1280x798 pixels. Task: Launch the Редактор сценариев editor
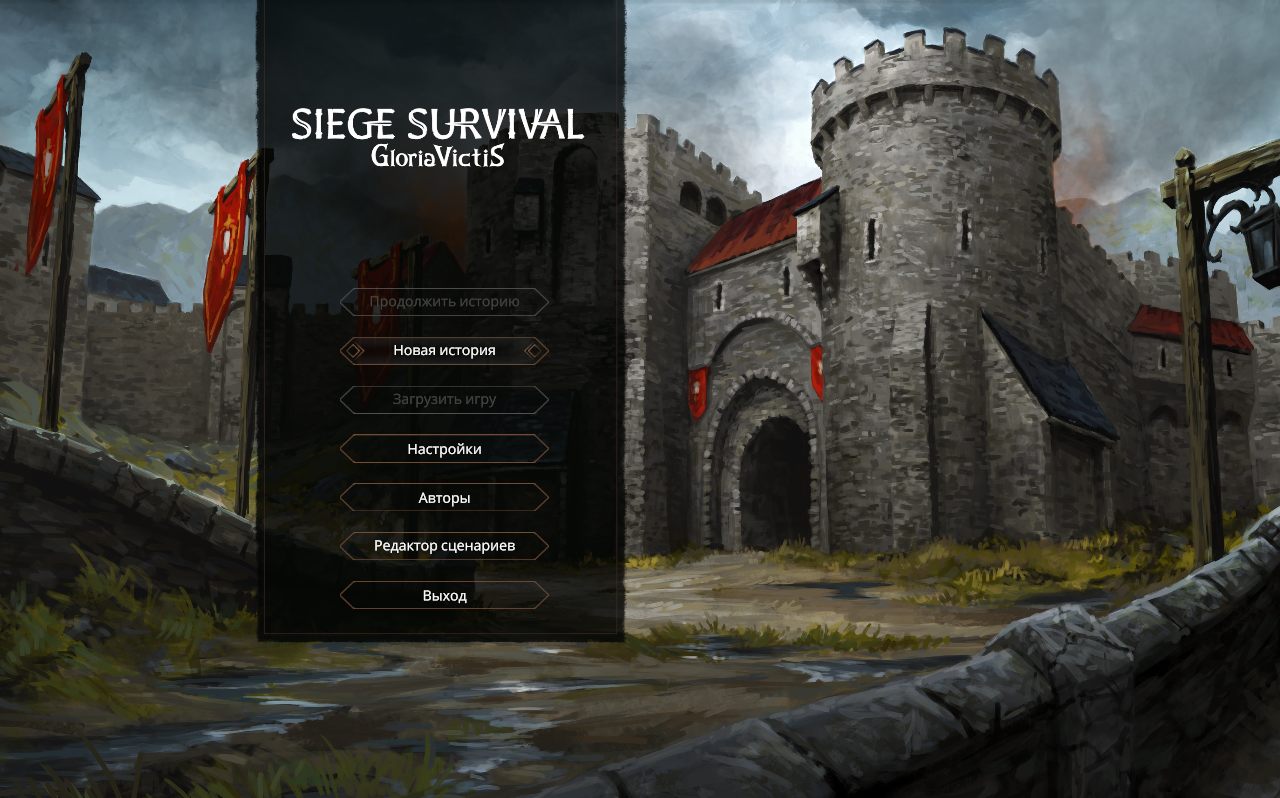444,545
